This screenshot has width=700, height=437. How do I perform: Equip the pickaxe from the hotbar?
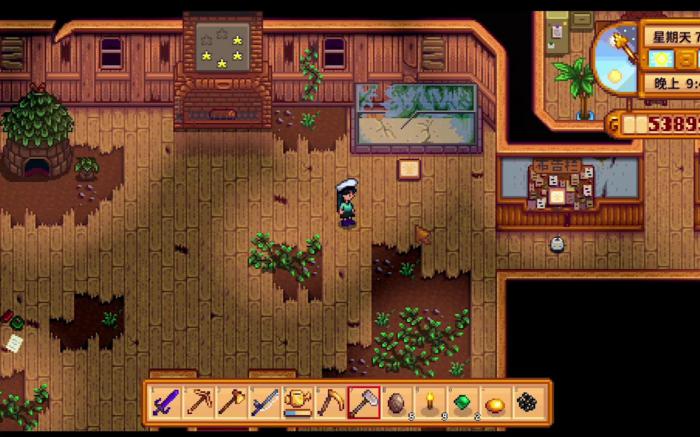(199, 403)
